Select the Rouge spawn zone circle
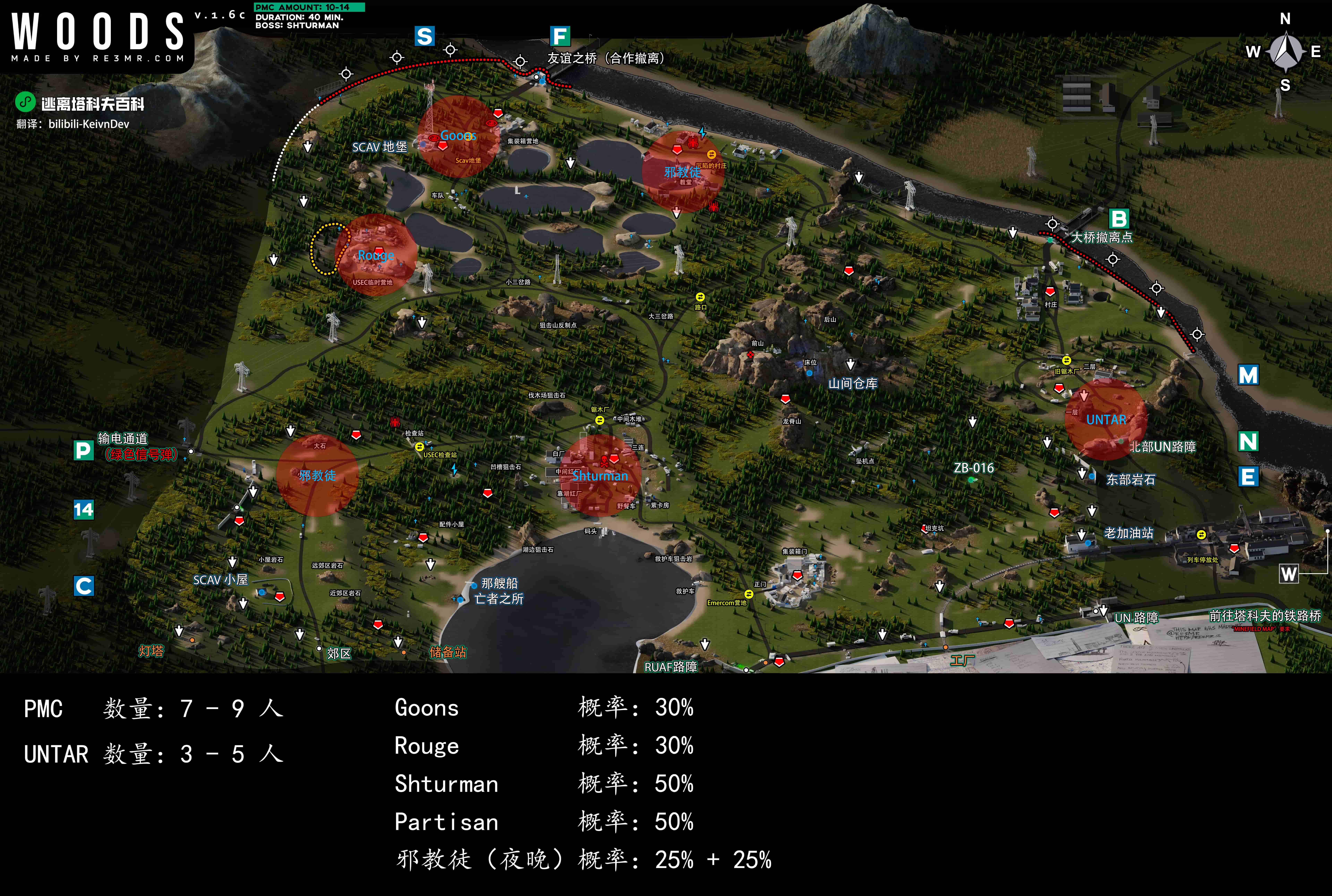Image resolution: width=1332 pixels, height=896 pixels. [376, 255]
